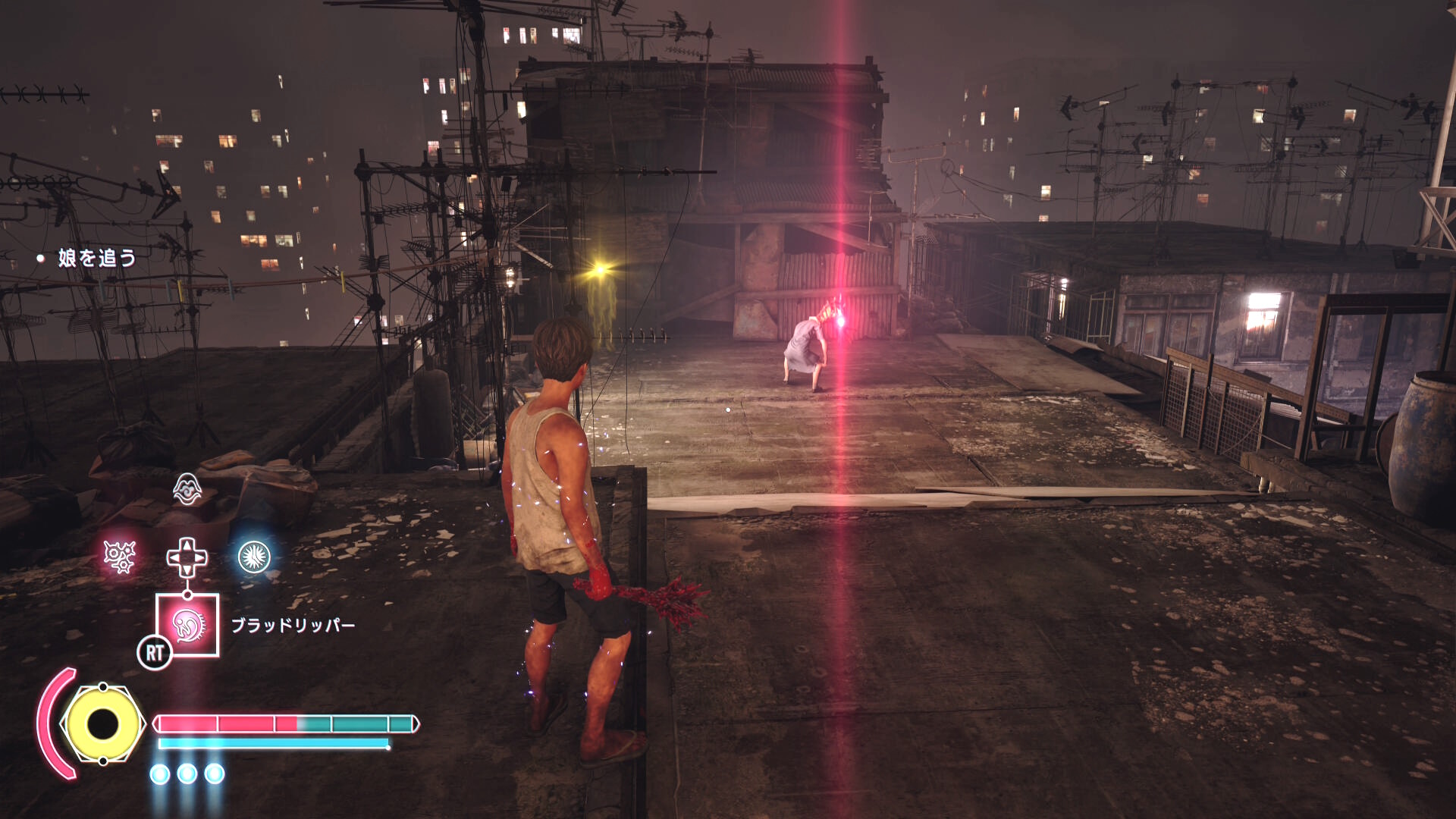Select the ブラッドリッパー skill slot
The image size is (1456, 819).
187,625
